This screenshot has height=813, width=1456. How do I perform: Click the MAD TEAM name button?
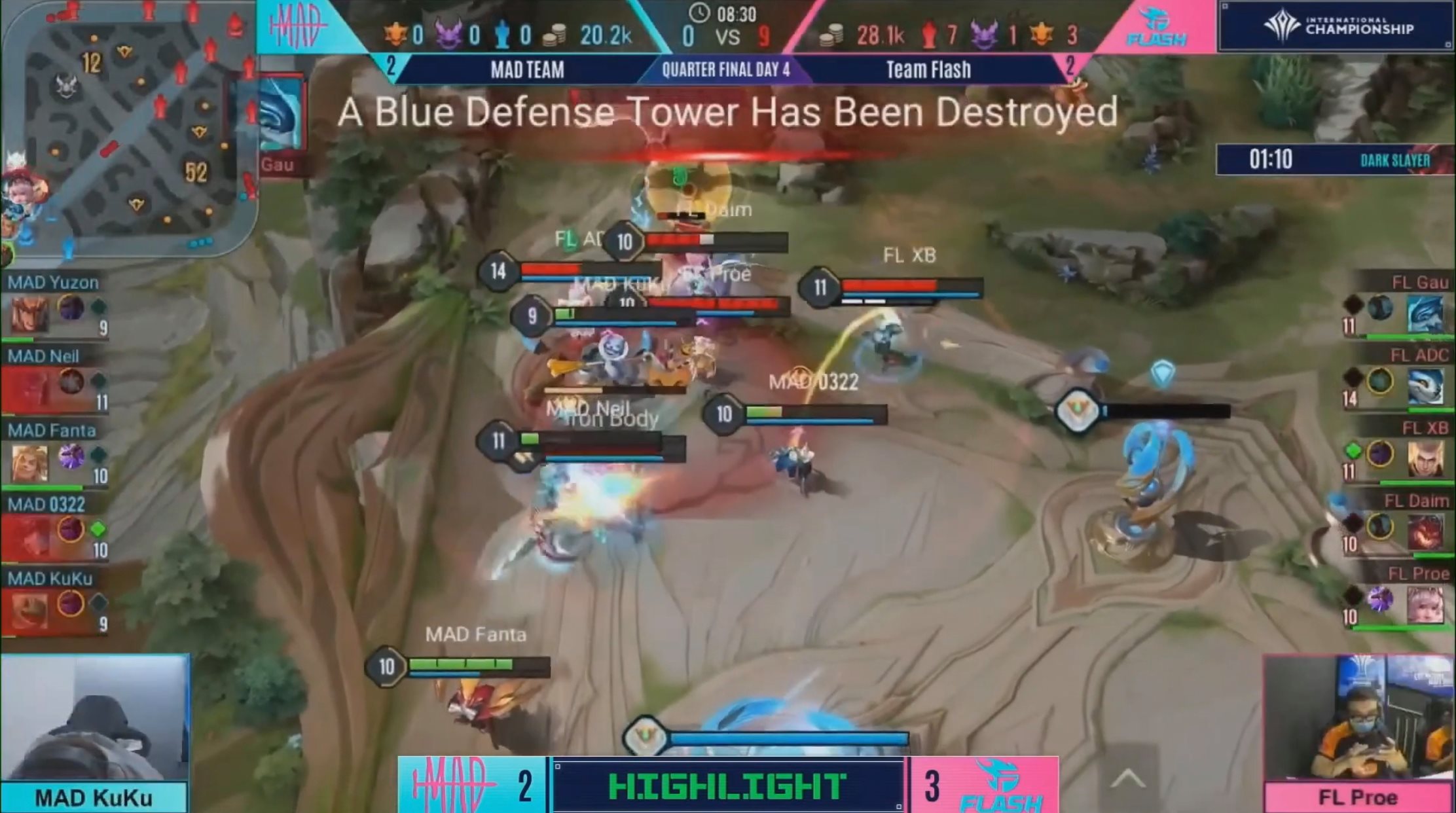coord(527,70)
